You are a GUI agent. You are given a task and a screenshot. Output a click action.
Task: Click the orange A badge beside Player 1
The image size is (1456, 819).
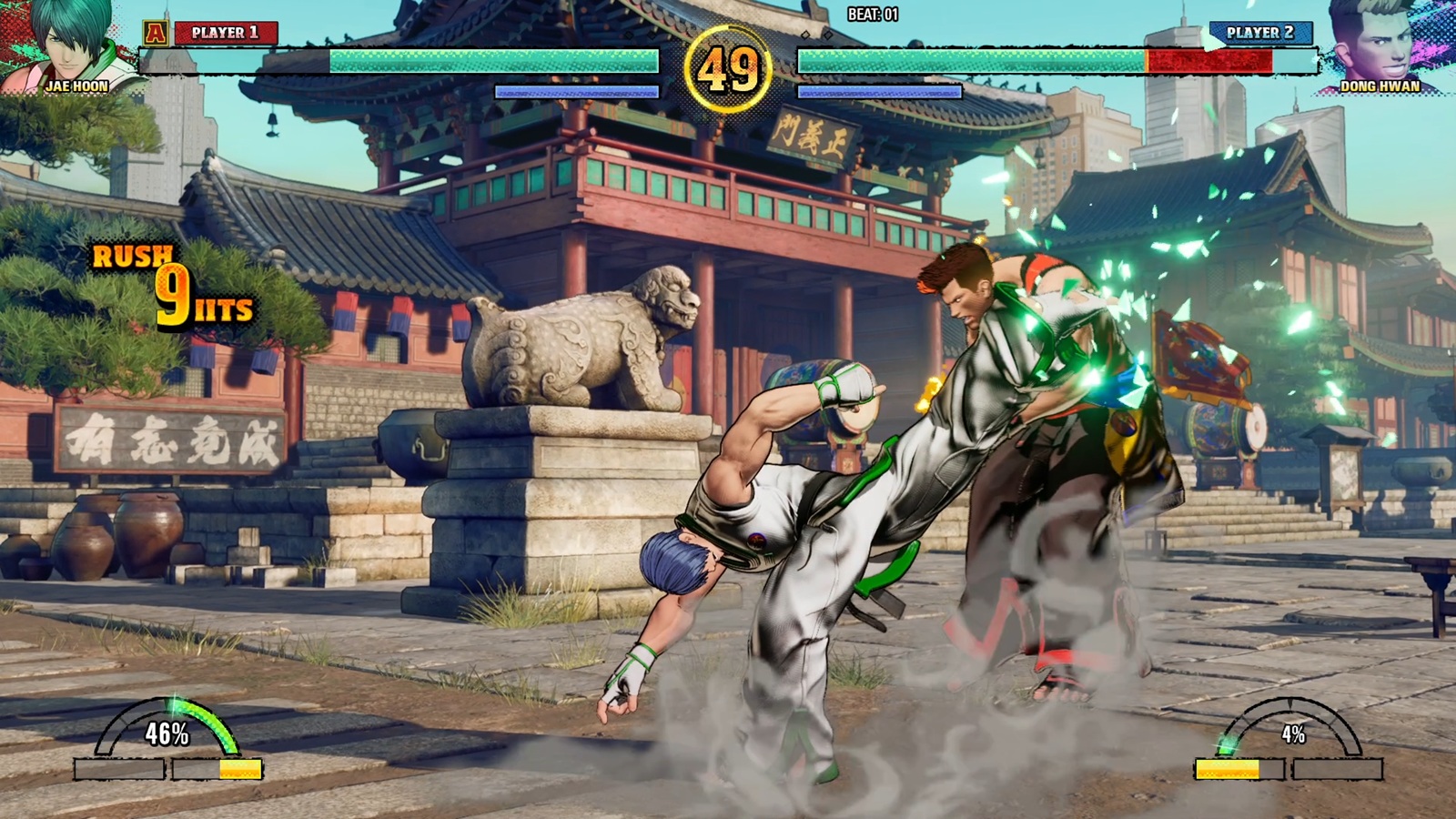pos(156,34)
